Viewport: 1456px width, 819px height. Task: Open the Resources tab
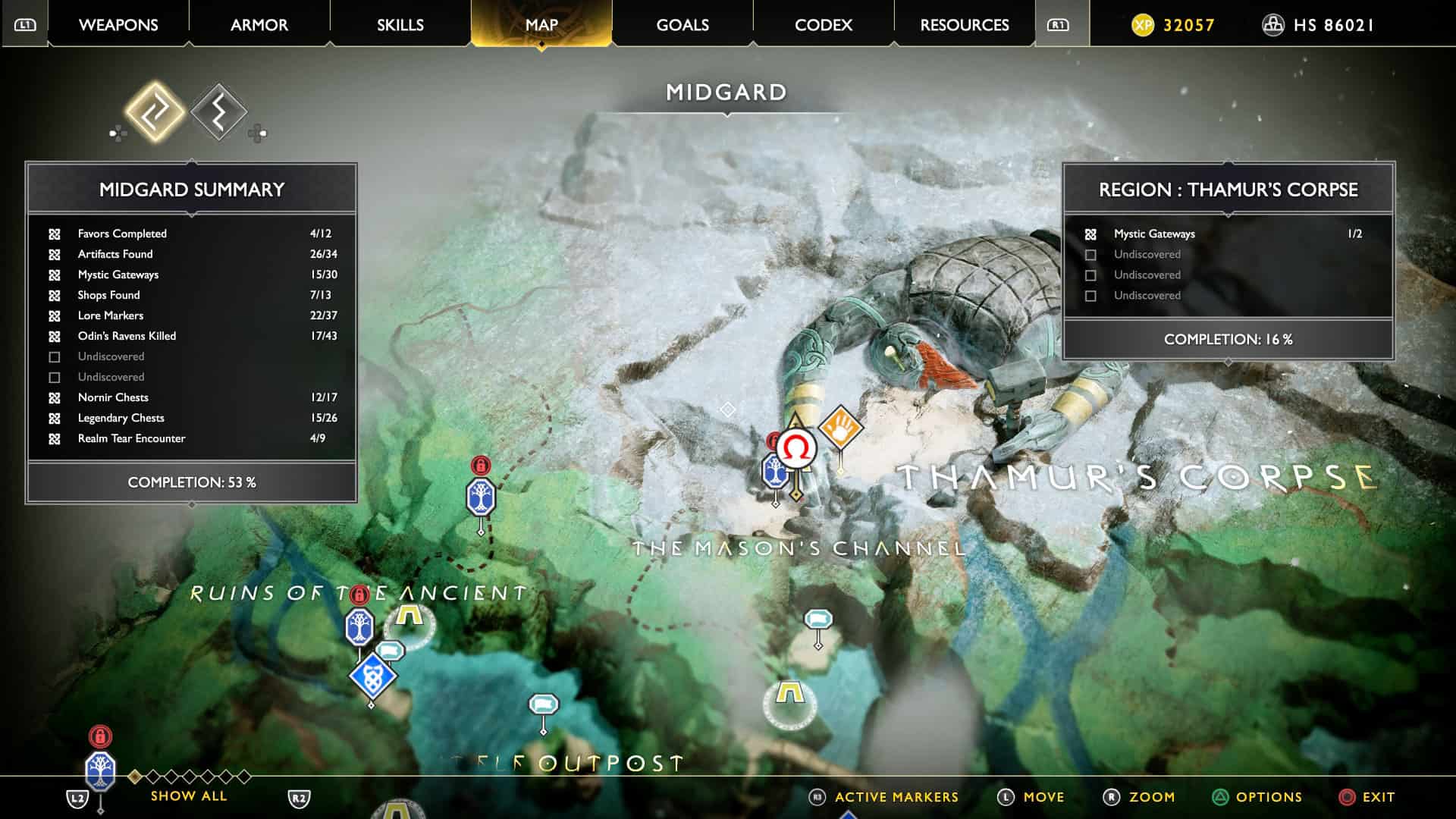(965, 25)
